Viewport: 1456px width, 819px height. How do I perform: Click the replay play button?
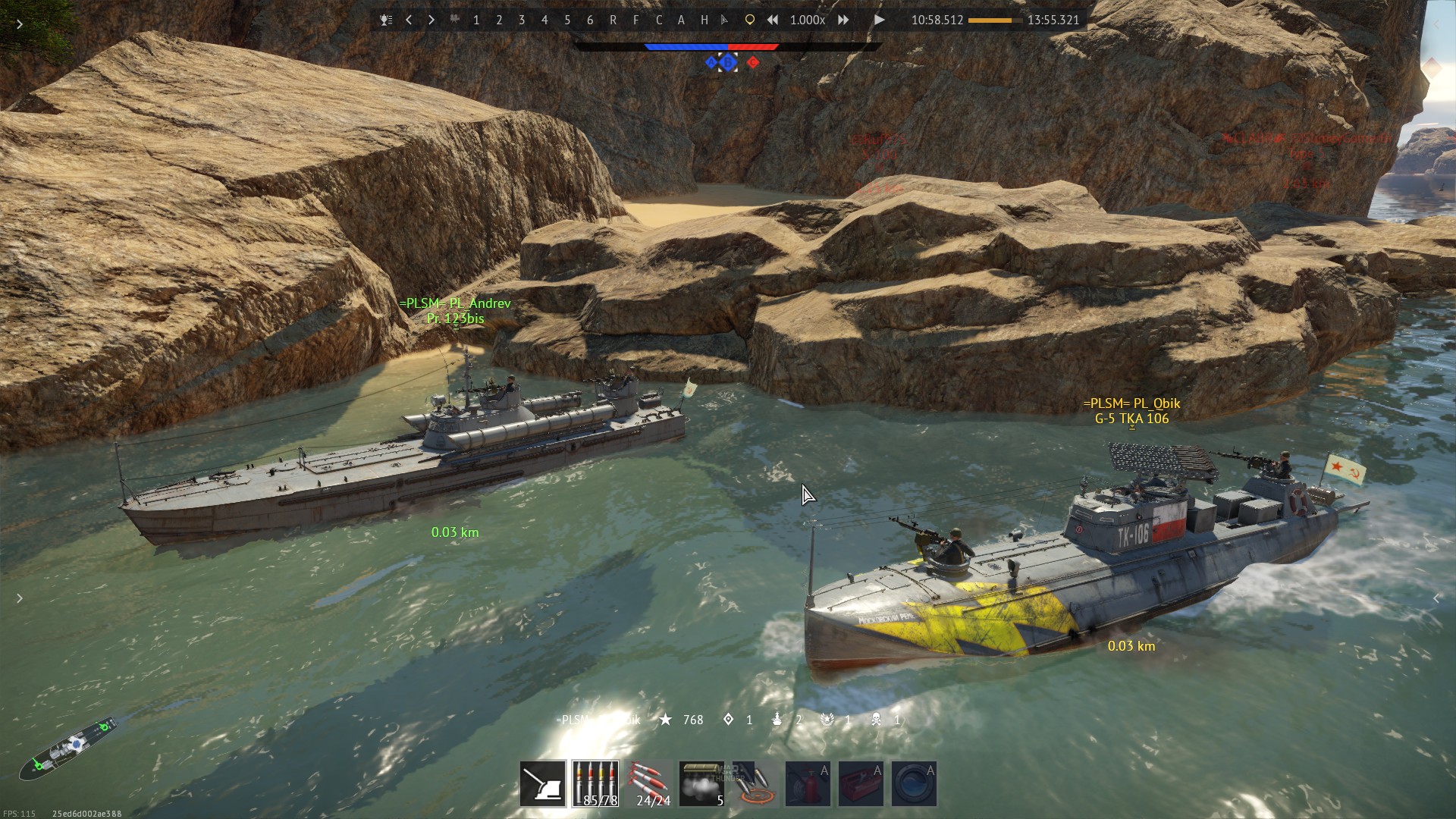coord(879,20)
